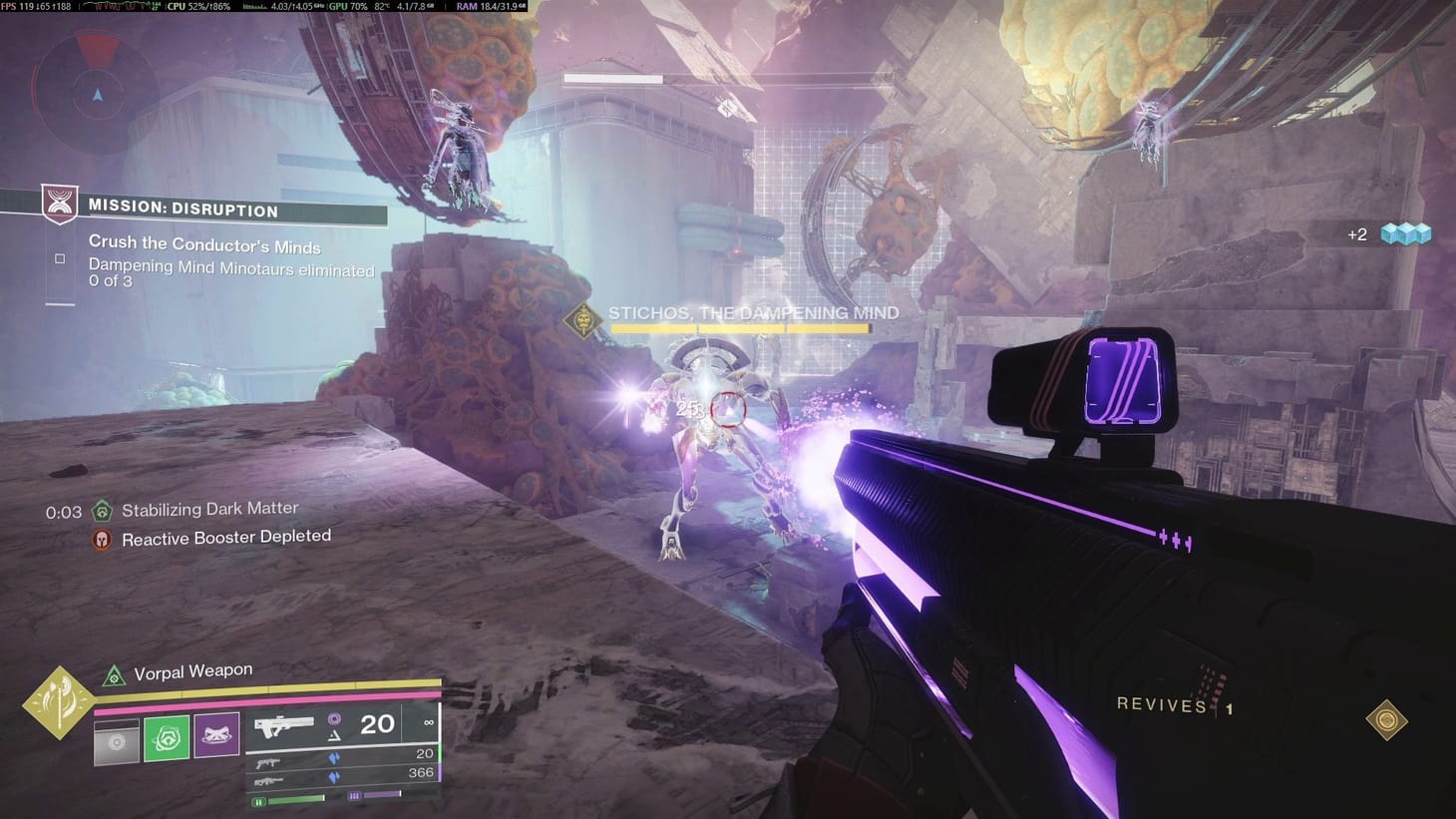Click the Stabilizing Dark Matter buff icon
The height and width of the screenshot is (819, 1456).
[x=101, y=509]
